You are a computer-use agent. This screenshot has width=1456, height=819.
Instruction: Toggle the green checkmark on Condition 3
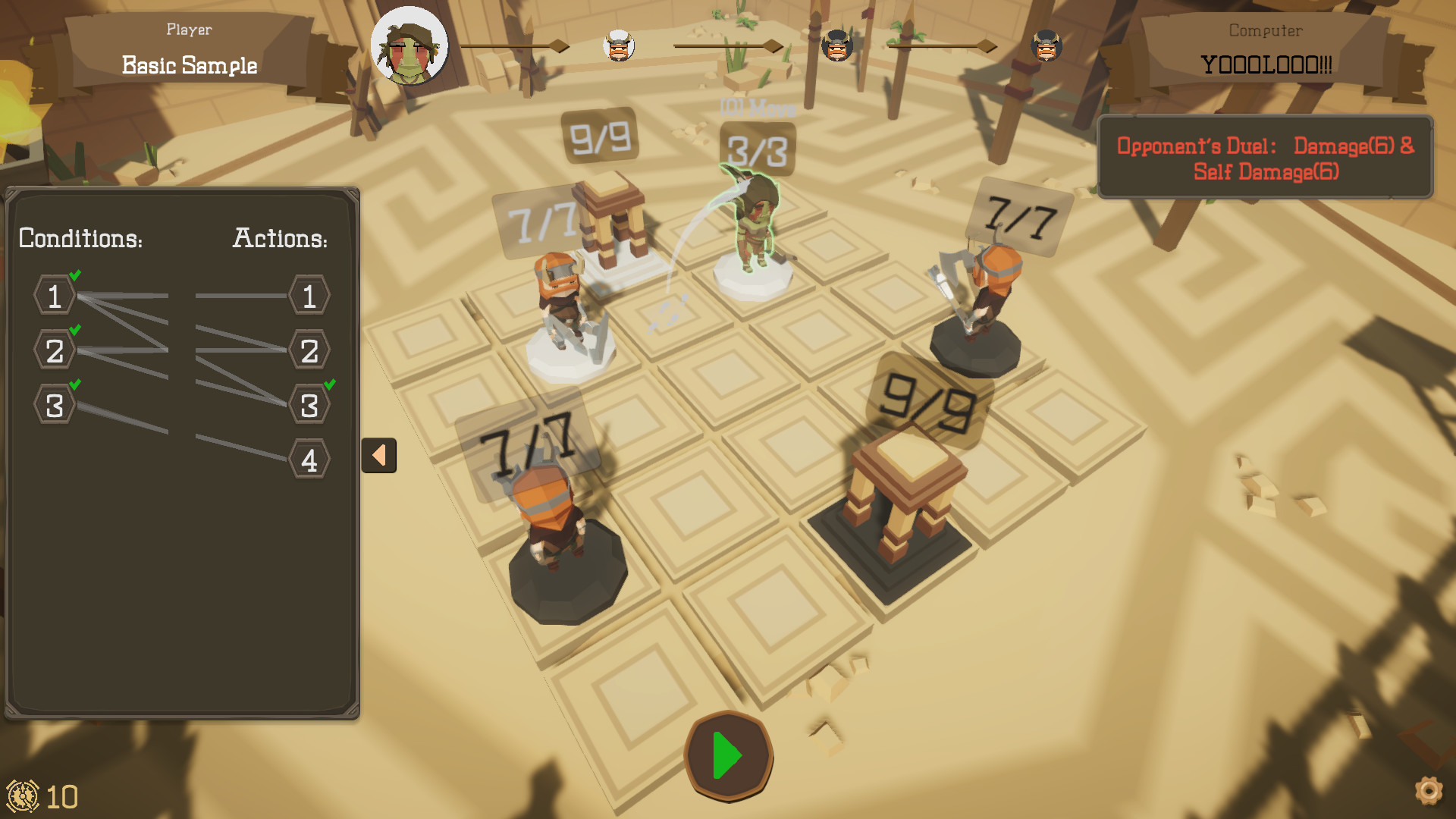[x=74, y=386]
